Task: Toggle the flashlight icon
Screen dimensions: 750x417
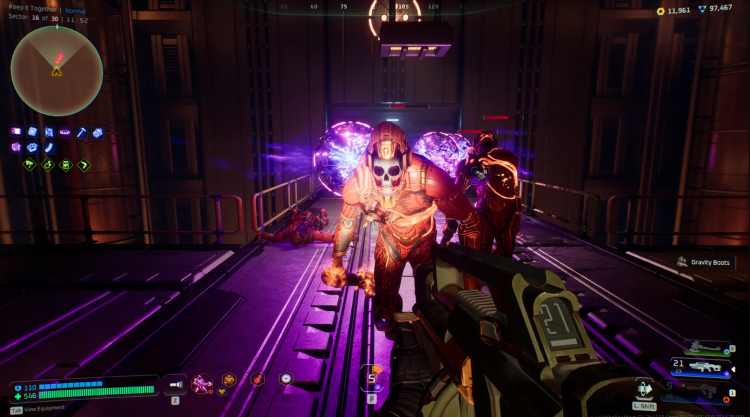Action: pos(174,381)
